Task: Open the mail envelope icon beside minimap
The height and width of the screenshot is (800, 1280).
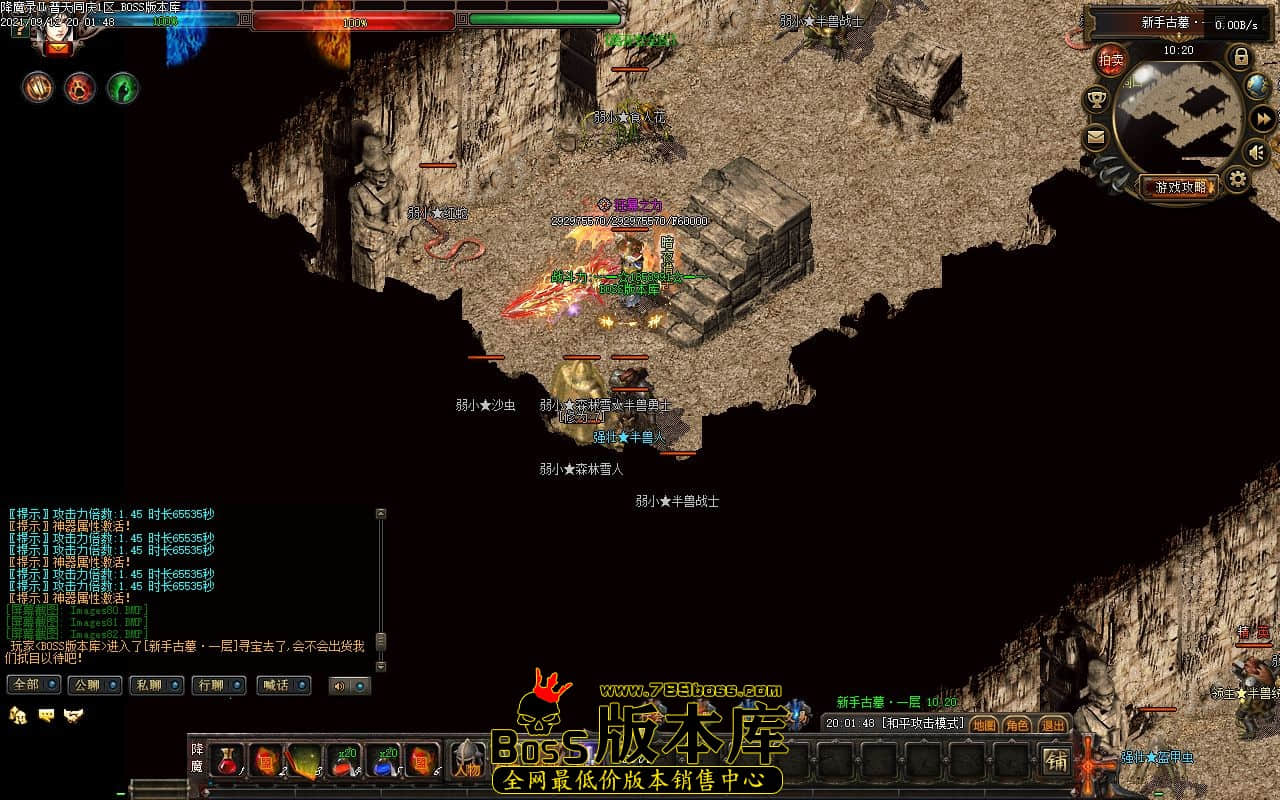Action: [x=1096, y=138]
